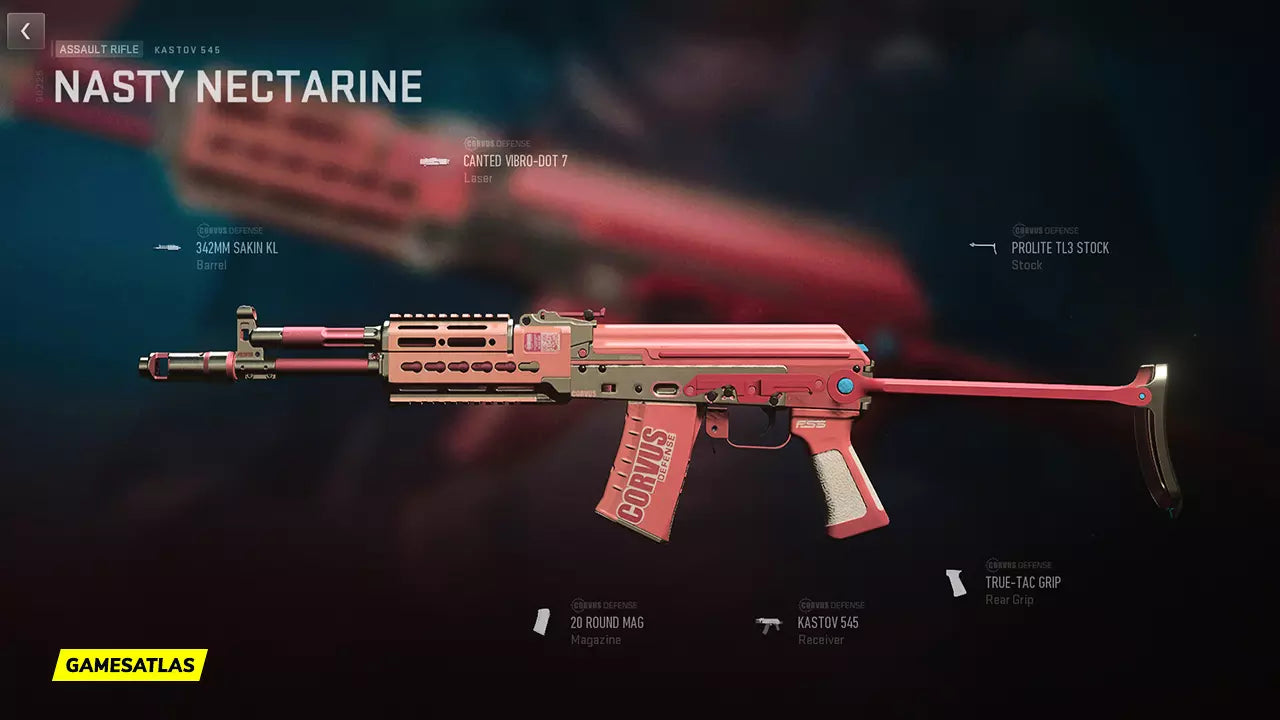Click the back arrow button
1280x720 pixels.
pos(26,31)
